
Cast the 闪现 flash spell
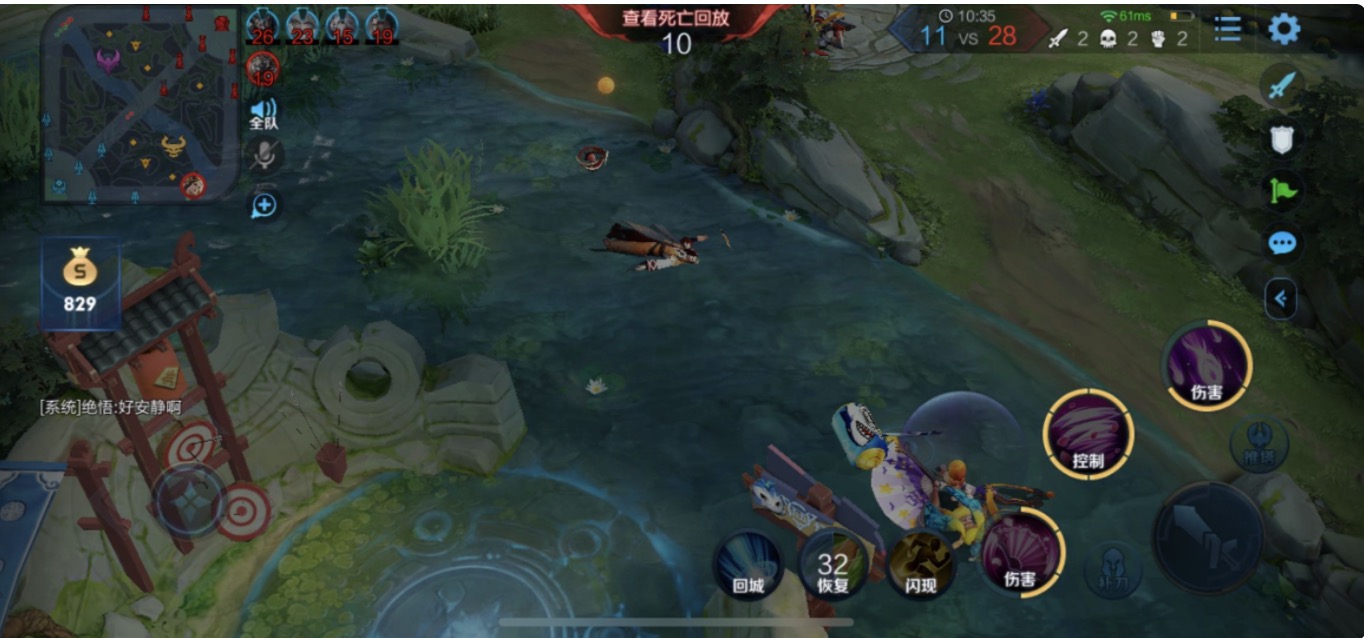pos(920,566)
